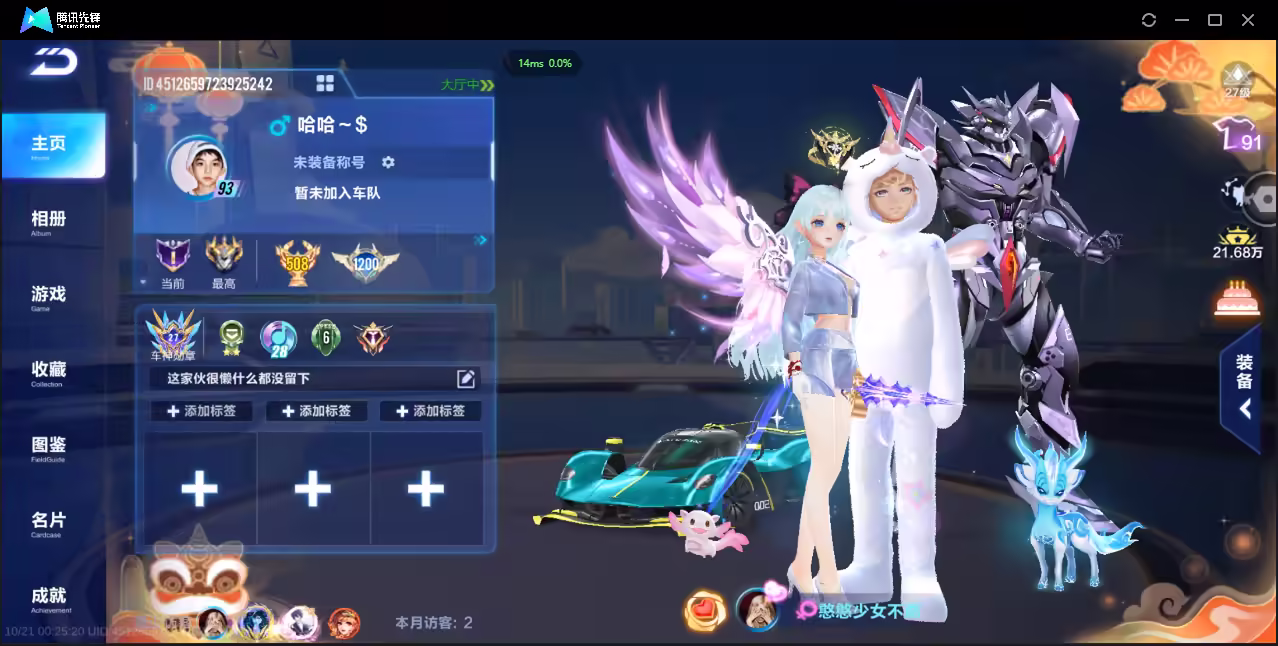The width and height of the screenshot is (1278, 646).
Task: Open the 收藏 collection tab
Action: click(48, 371)
